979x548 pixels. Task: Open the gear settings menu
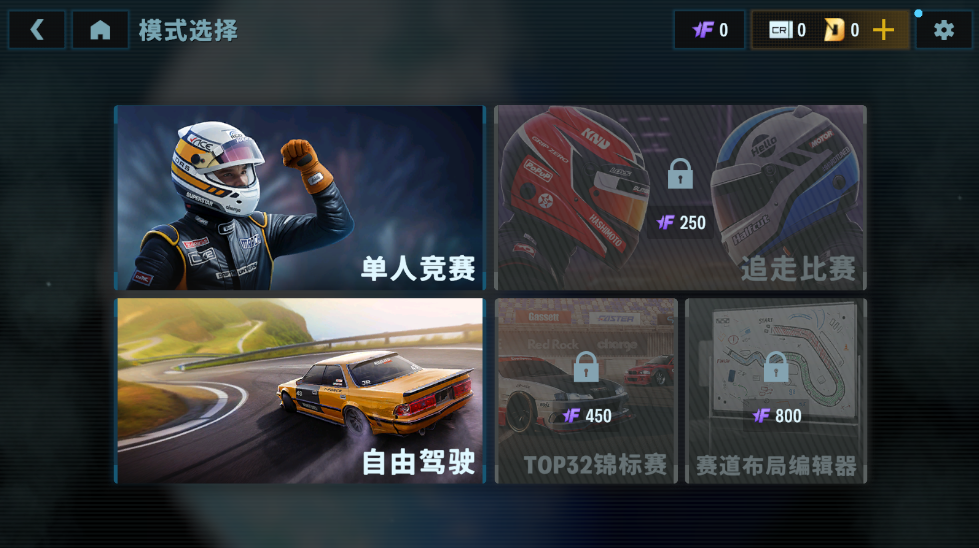click(x=943, y=30)
